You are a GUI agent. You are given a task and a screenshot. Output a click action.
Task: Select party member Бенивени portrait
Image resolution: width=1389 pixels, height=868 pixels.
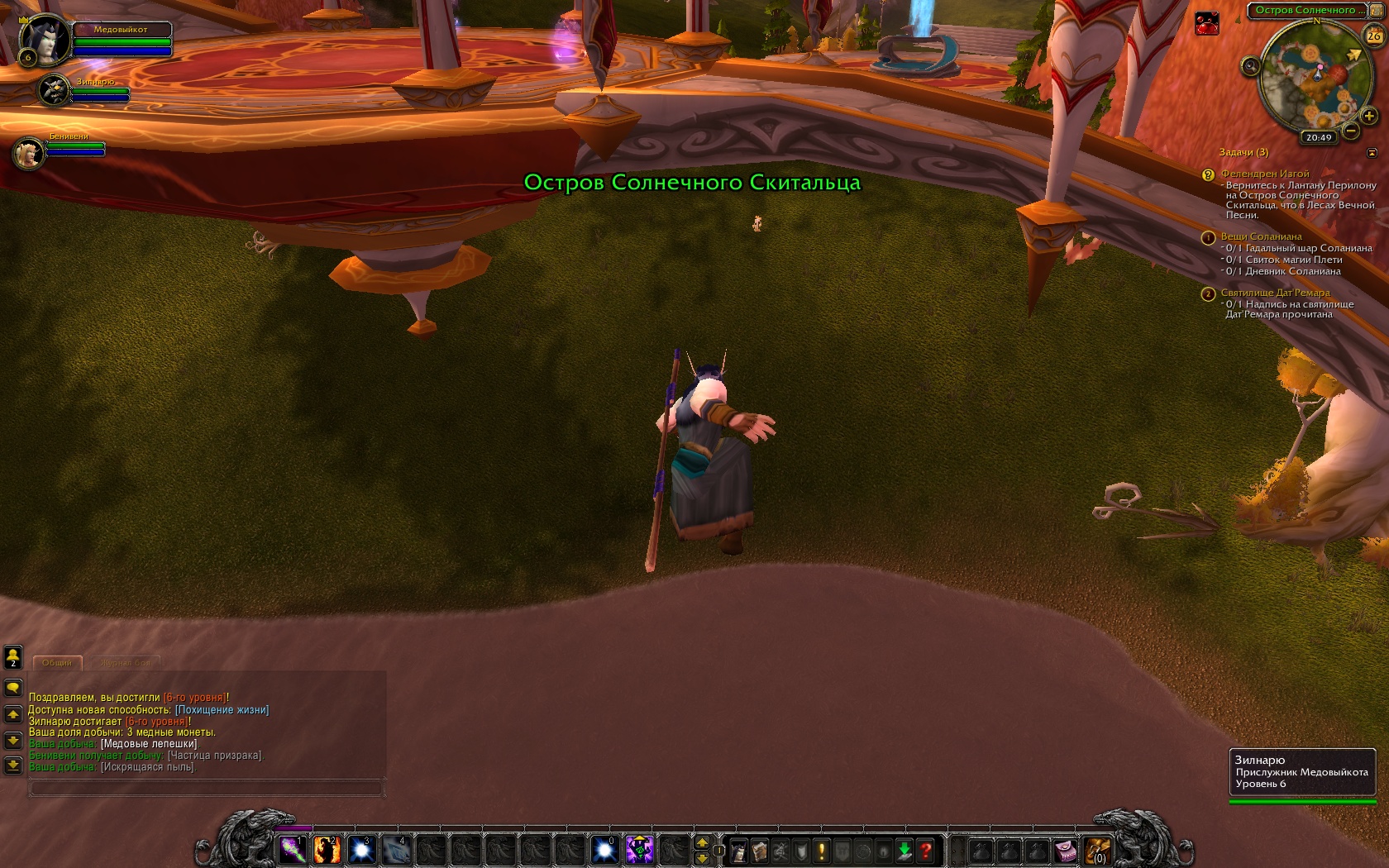[x=29, y=154]
